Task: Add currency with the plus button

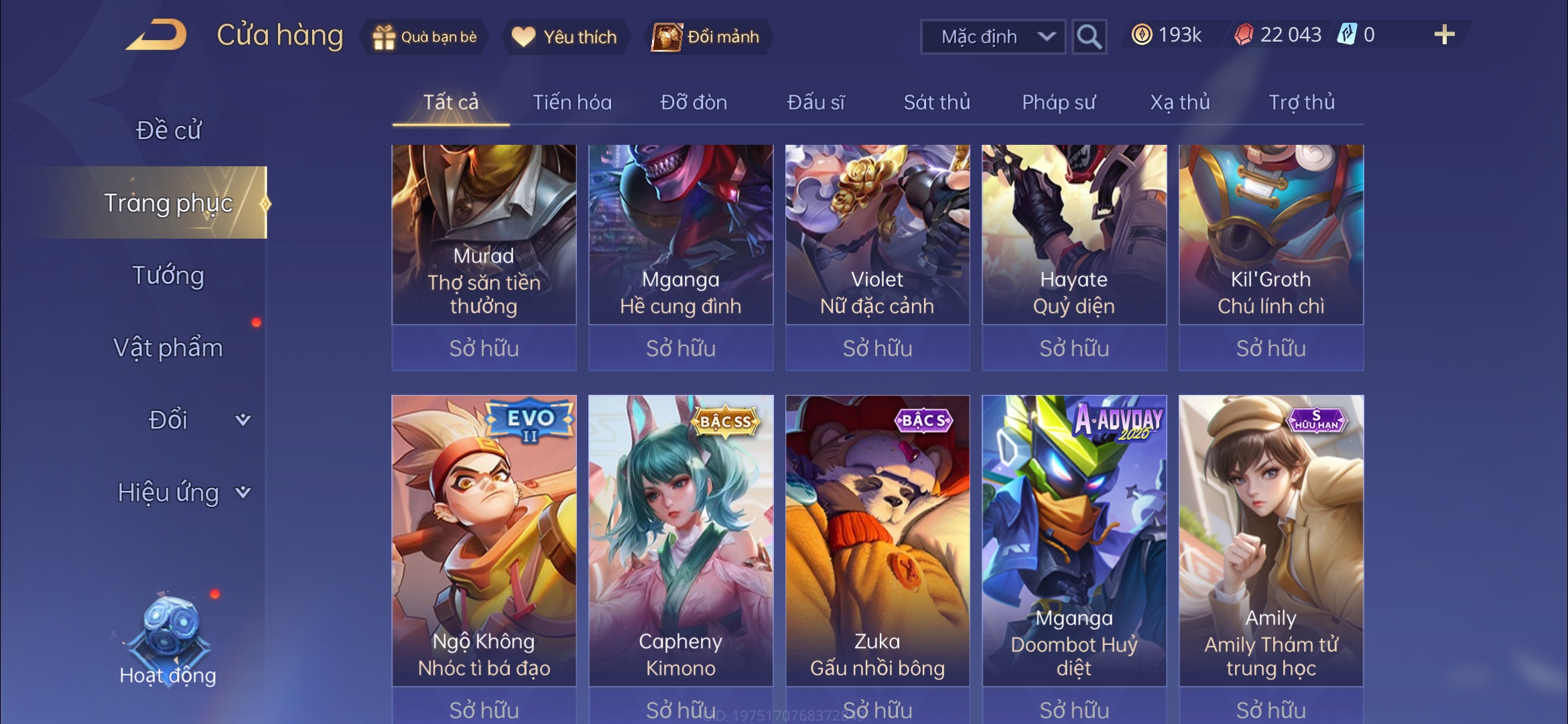Action: pyautogui.click(x=1444, y=35)
